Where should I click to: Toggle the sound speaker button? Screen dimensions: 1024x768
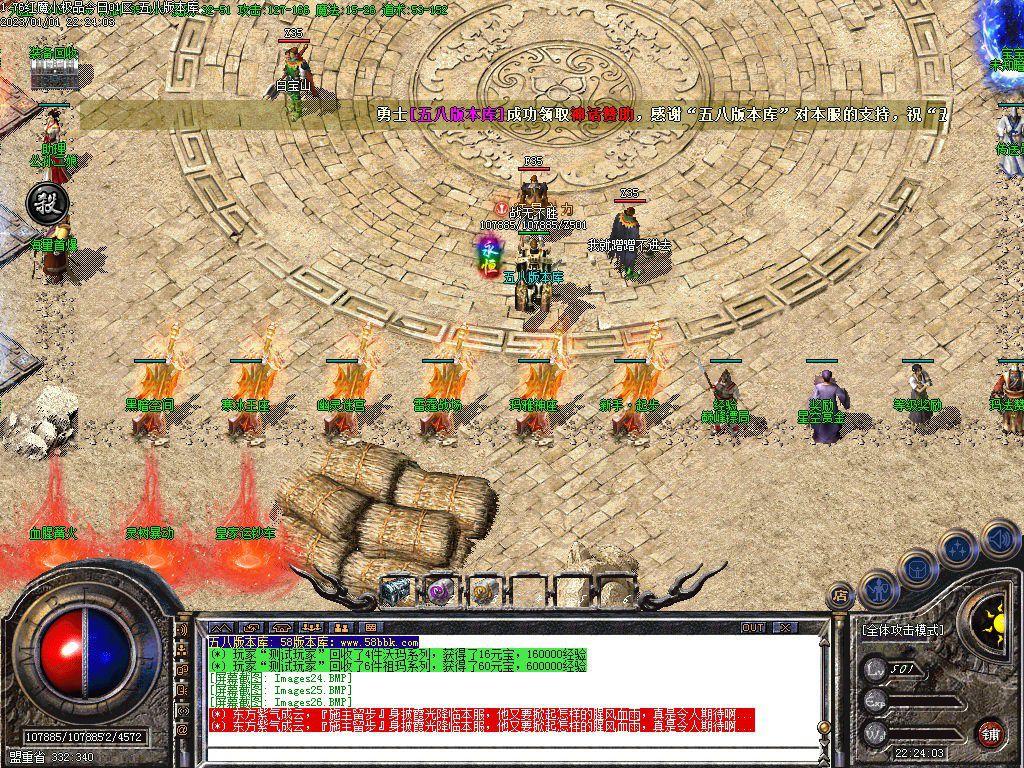[x=999, y=541]
